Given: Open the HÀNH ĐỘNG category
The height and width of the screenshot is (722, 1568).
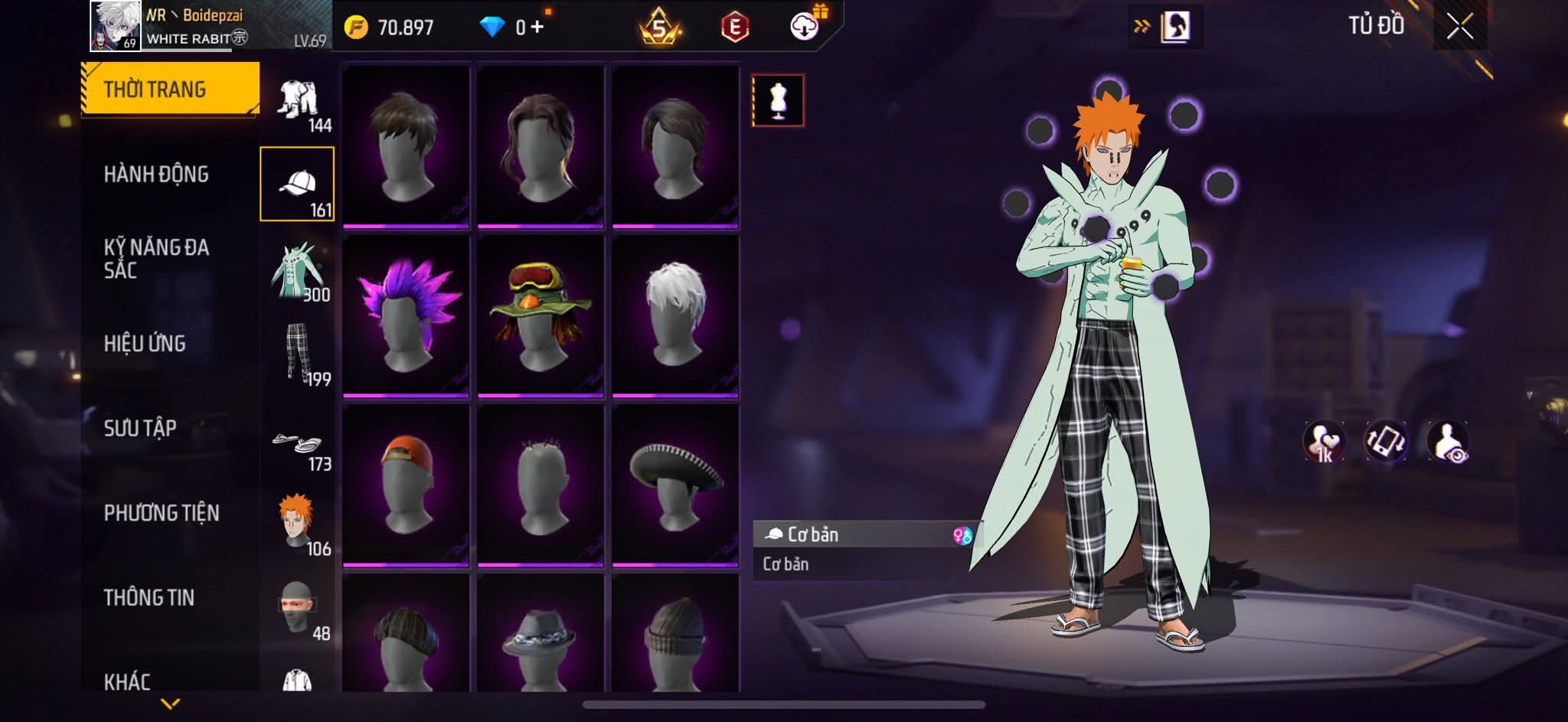Looking at the screenshot, I should click(x=156, y=175).
